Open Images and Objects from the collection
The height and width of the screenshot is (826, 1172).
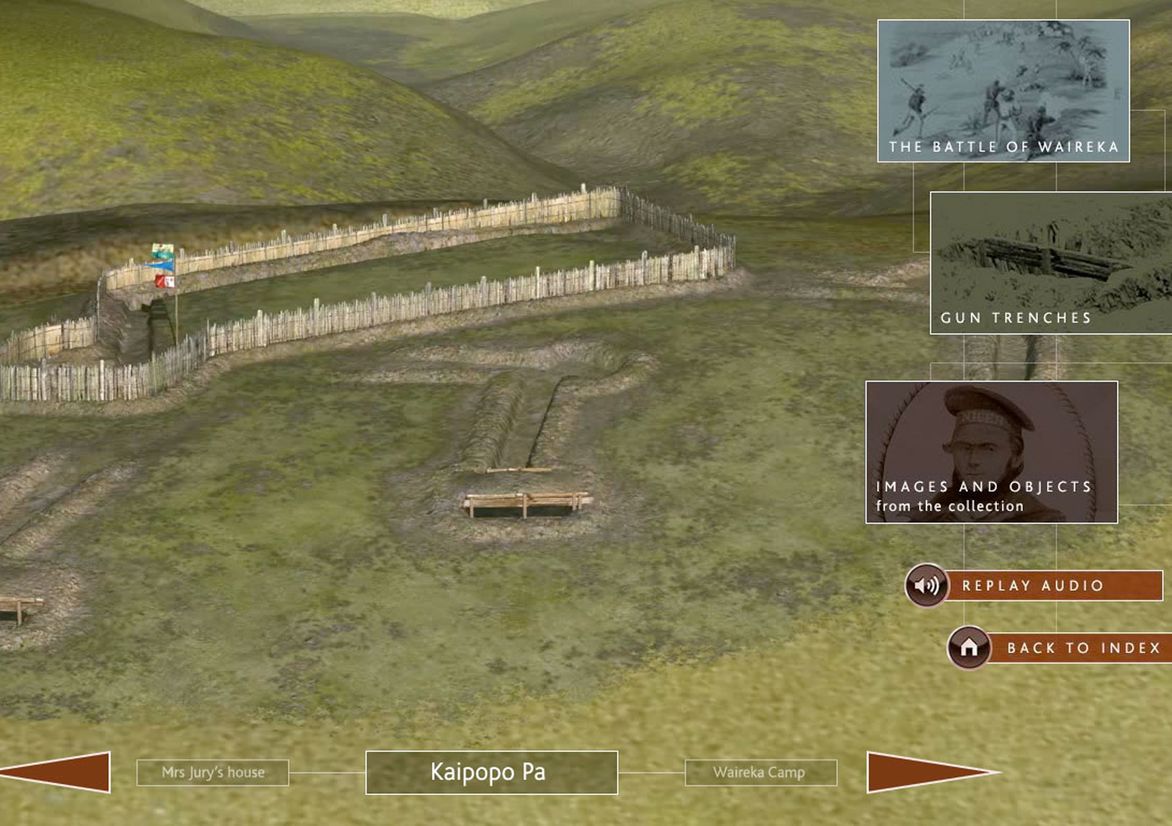pos(991,452)
